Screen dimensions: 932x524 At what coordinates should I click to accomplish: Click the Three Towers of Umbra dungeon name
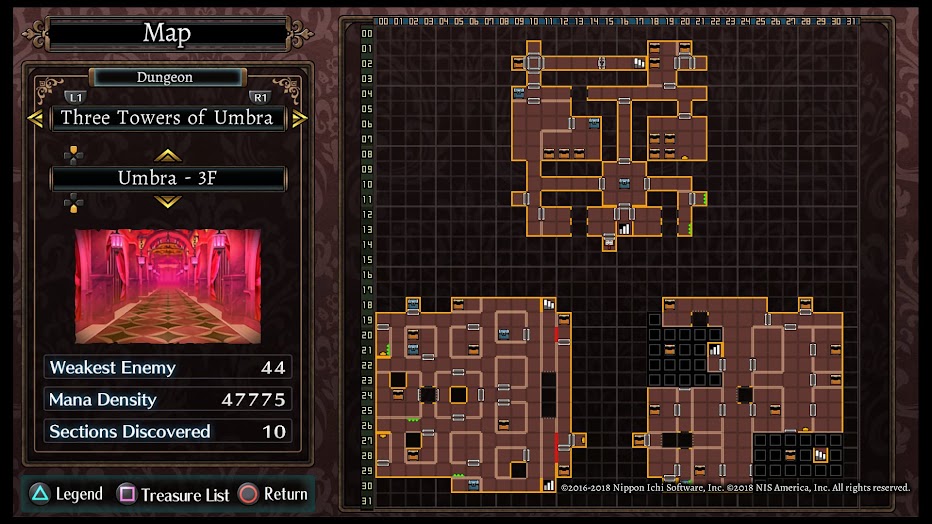(x=167, y=118)
